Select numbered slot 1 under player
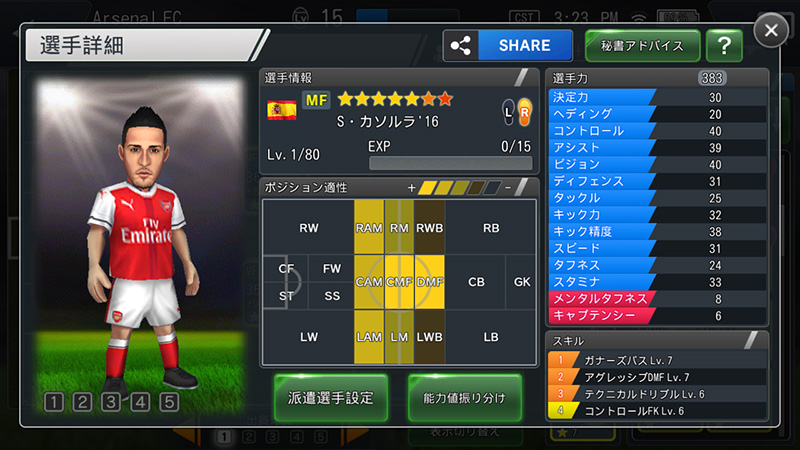 tap(54, 403)
